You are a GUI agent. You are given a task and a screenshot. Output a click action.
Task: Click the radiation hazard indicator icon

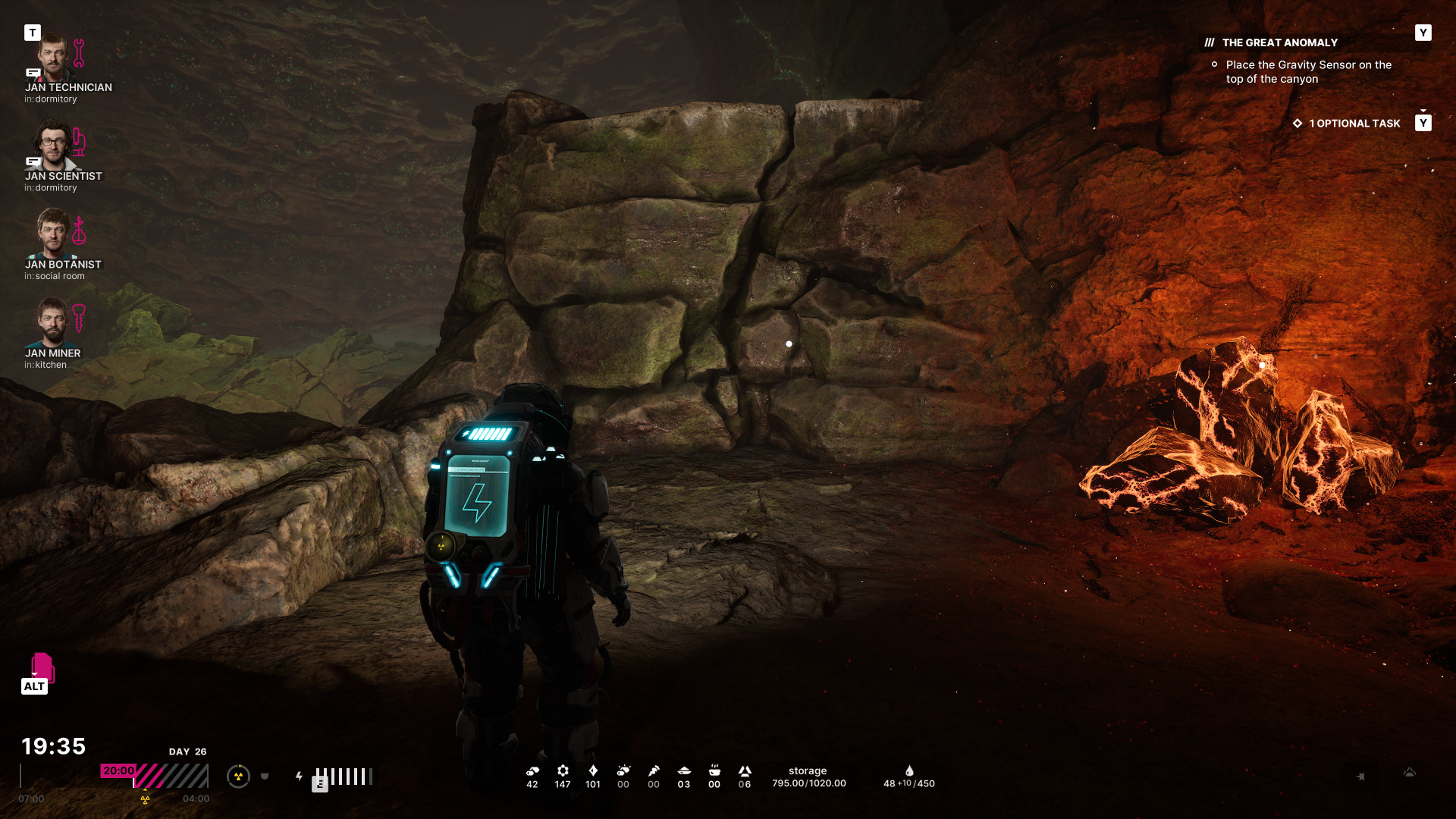[238, 777]
